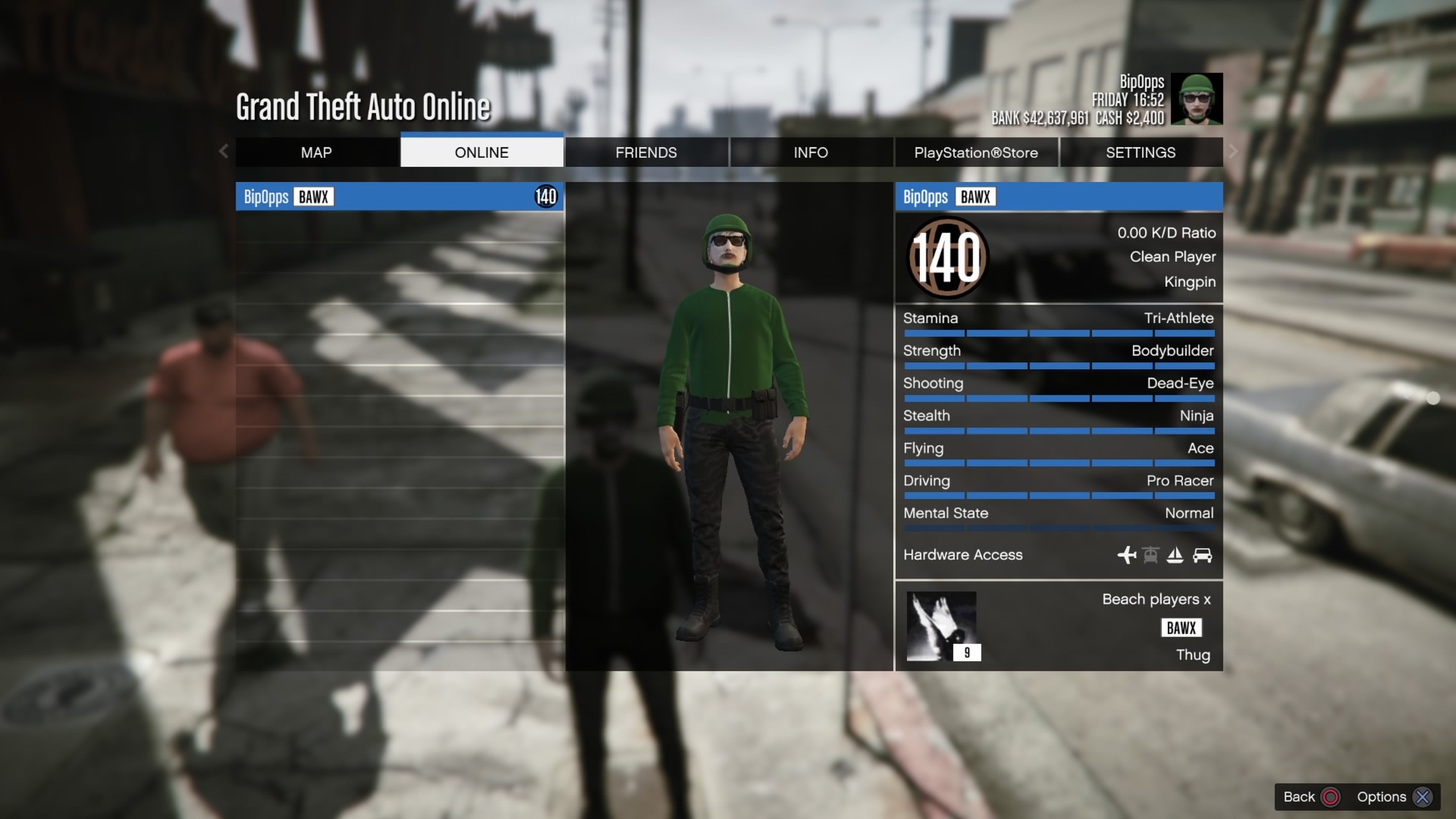Switch to the SETTINGS tab
The height and width of the screenshot is (819, 1456).
[1141, 152]
